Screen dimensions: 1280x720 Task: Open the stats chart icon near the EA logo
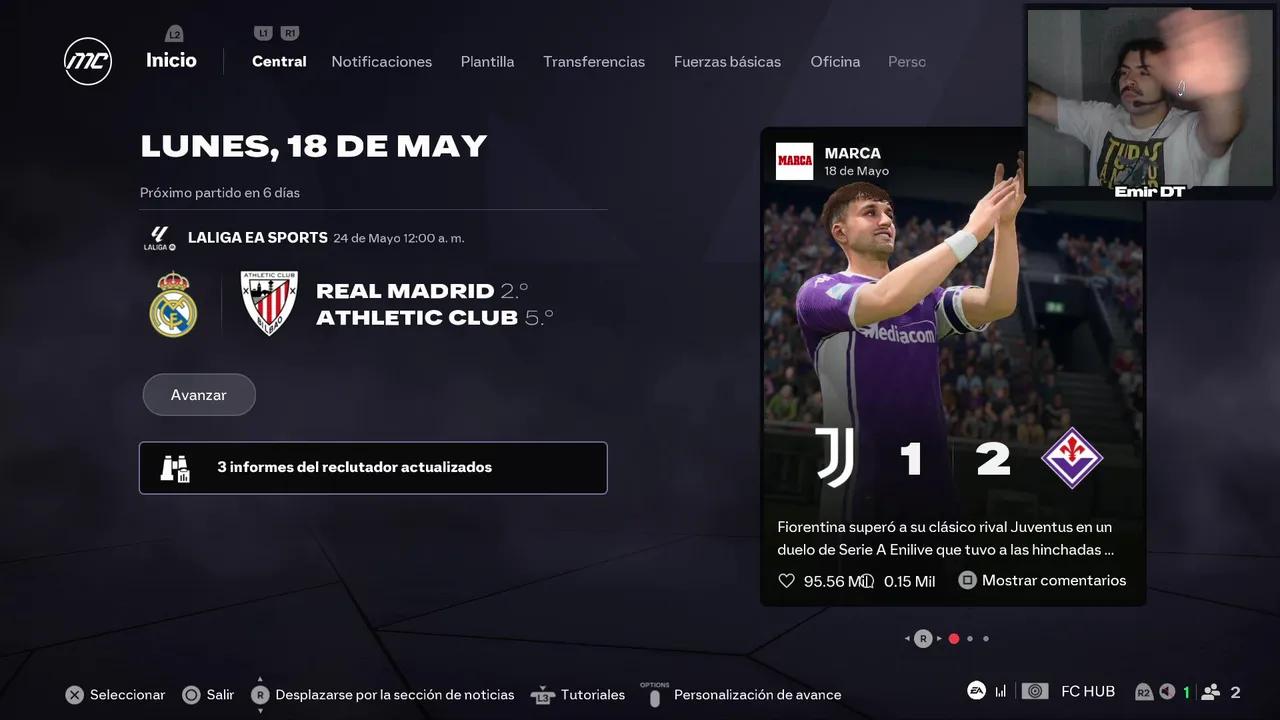(1000, 690)
